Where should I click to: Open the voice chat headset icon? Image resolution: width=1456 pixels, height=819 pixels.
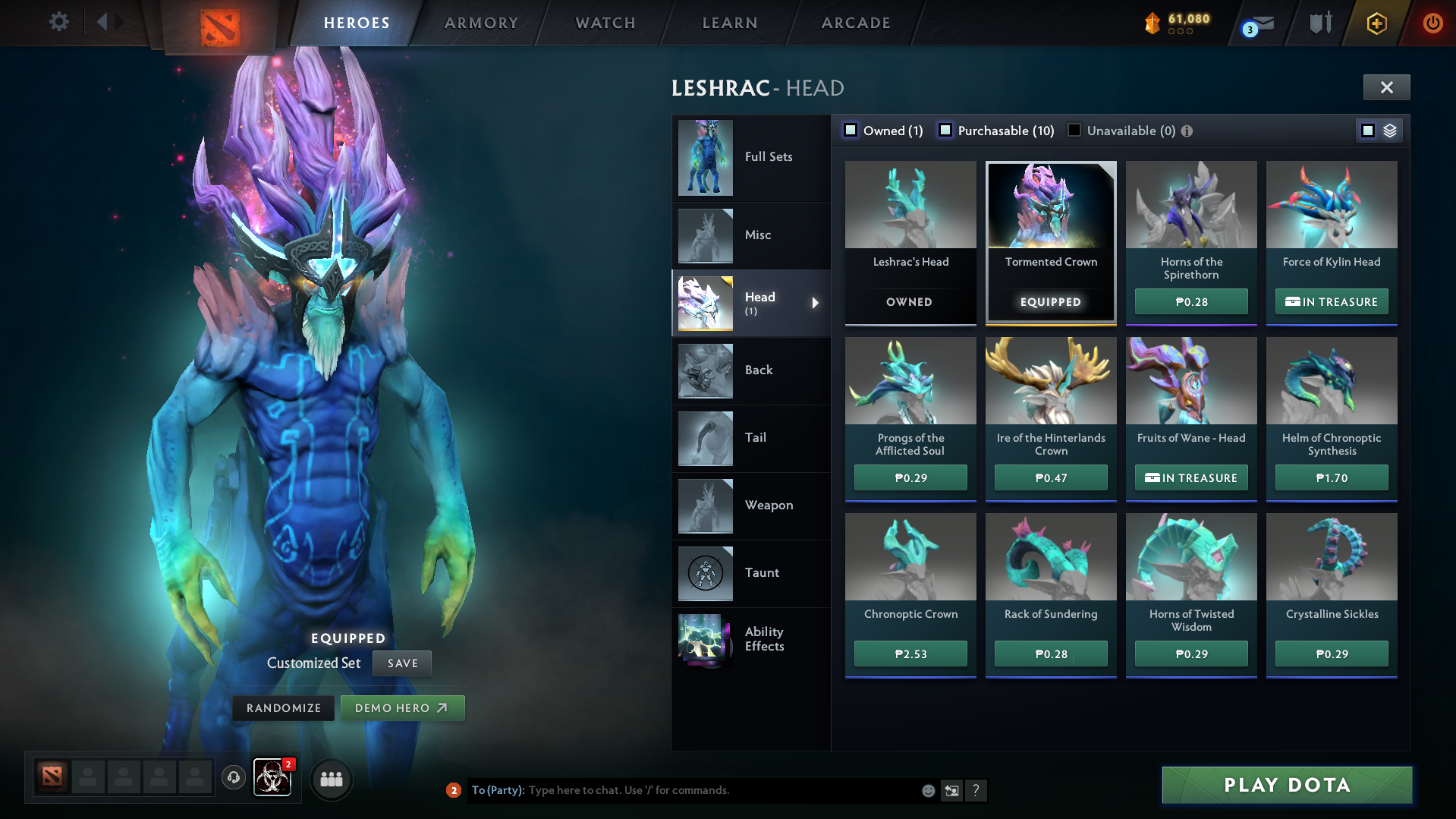[233, 779]
